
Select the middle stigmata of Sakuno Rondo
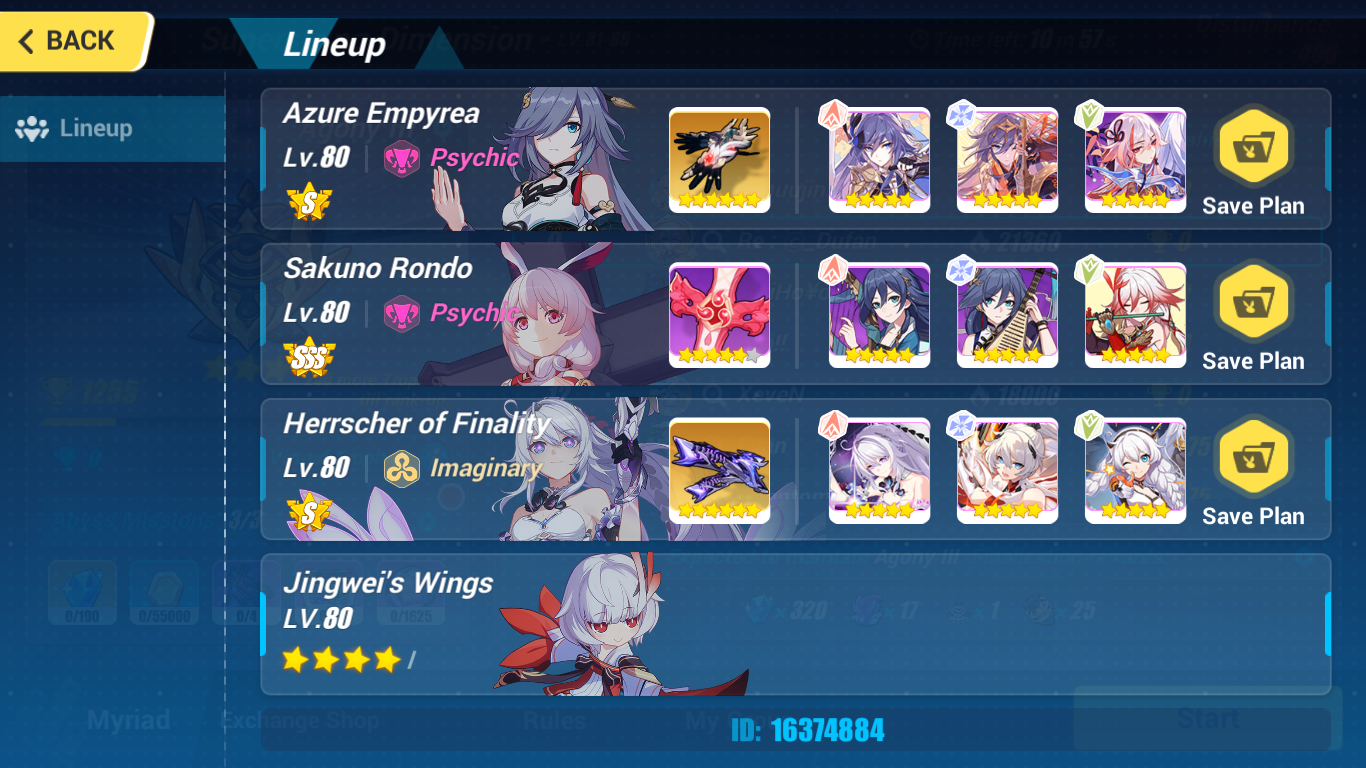click(1007, 315)
